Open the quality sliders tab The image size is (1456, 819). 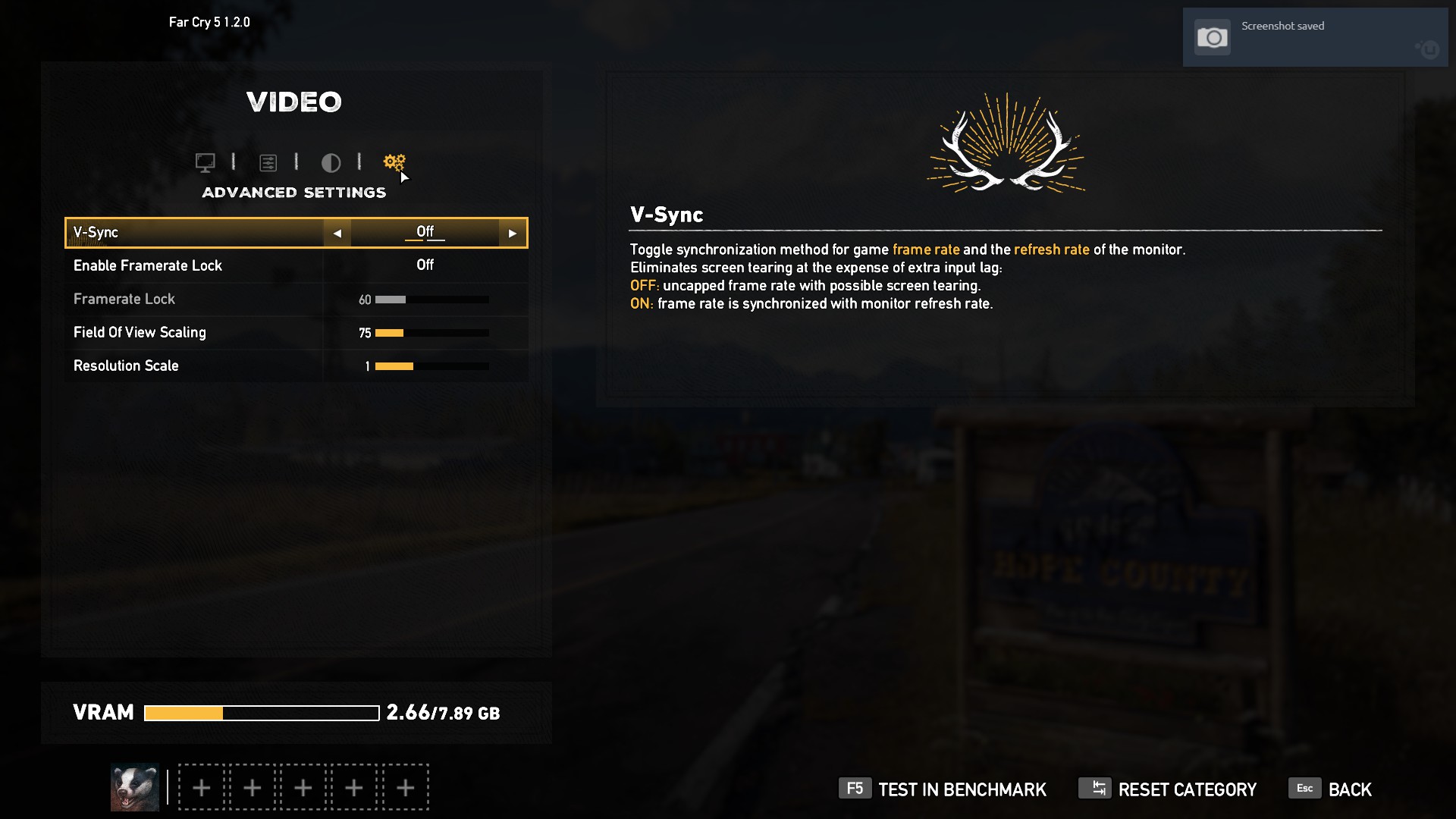tap(268, 162)
